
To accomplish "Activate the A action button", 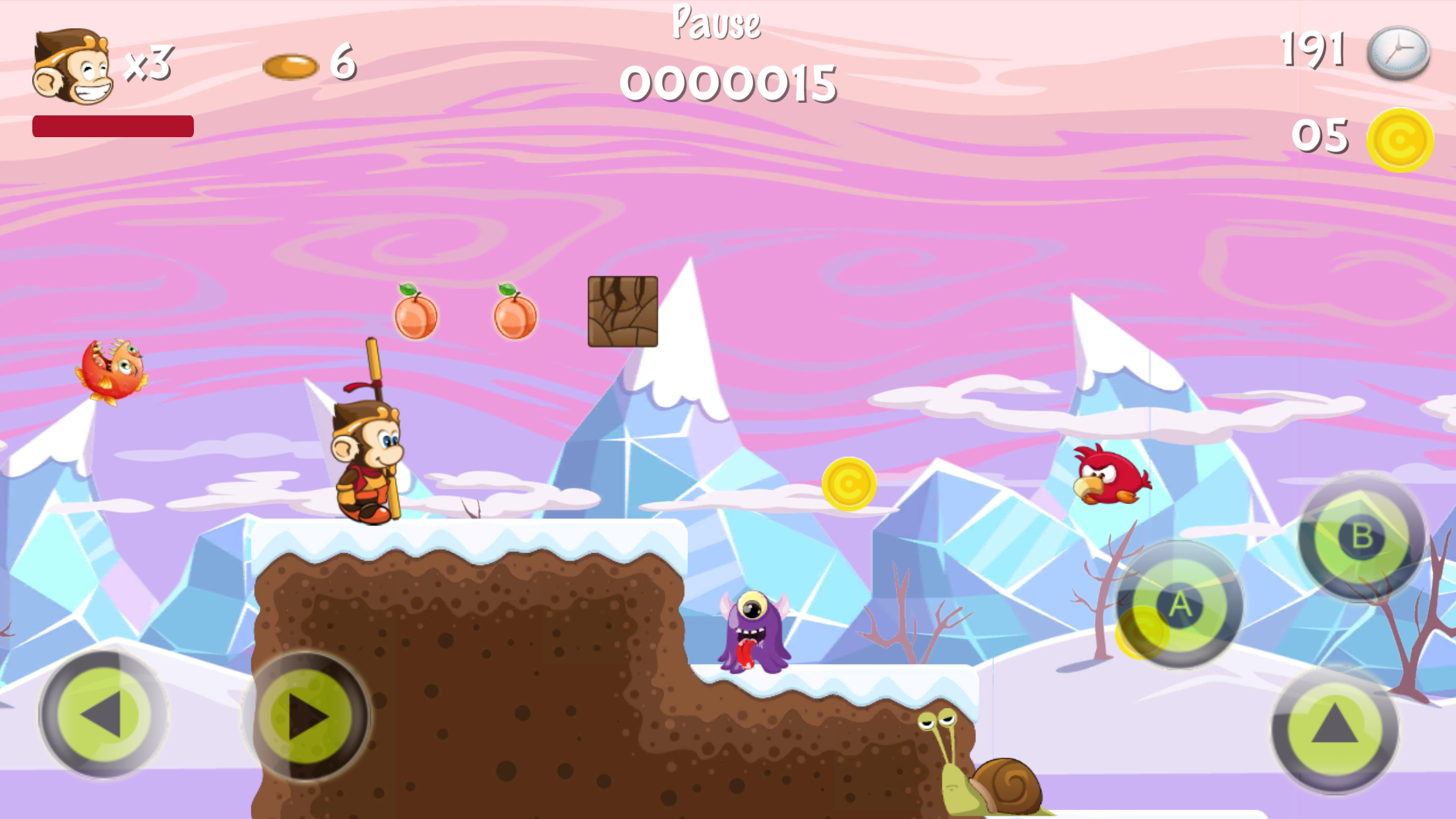I will 1180,604.
